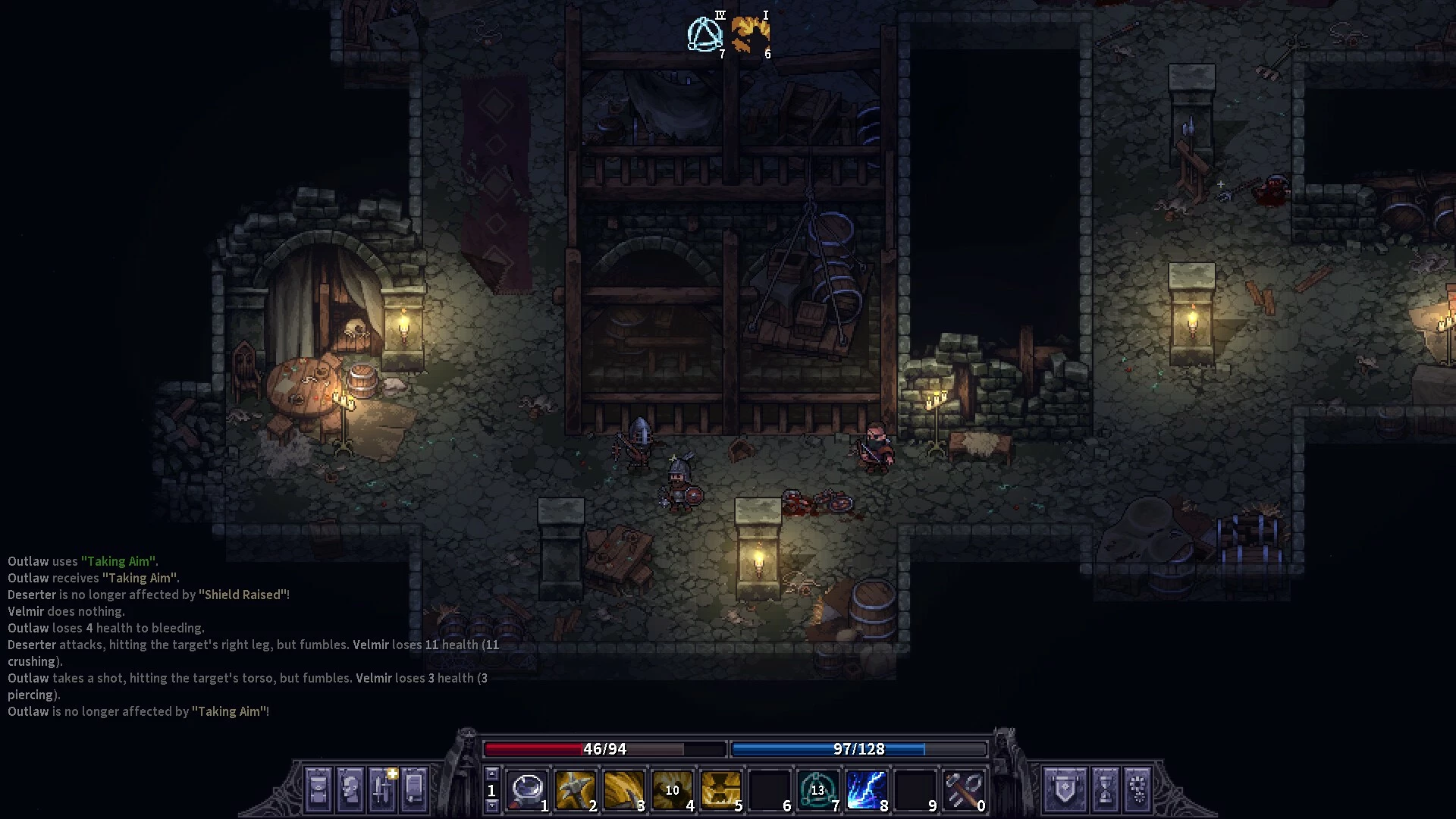
Task: Select the hammer and tools slot 0
Action: [x=963, y=790]
